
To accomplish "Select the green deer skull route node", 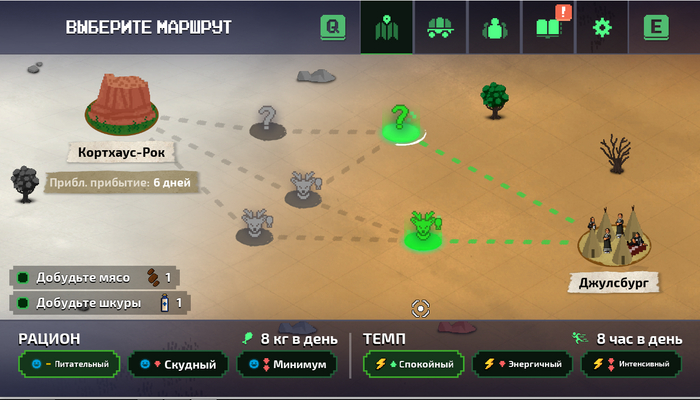I will pos(423,231).
